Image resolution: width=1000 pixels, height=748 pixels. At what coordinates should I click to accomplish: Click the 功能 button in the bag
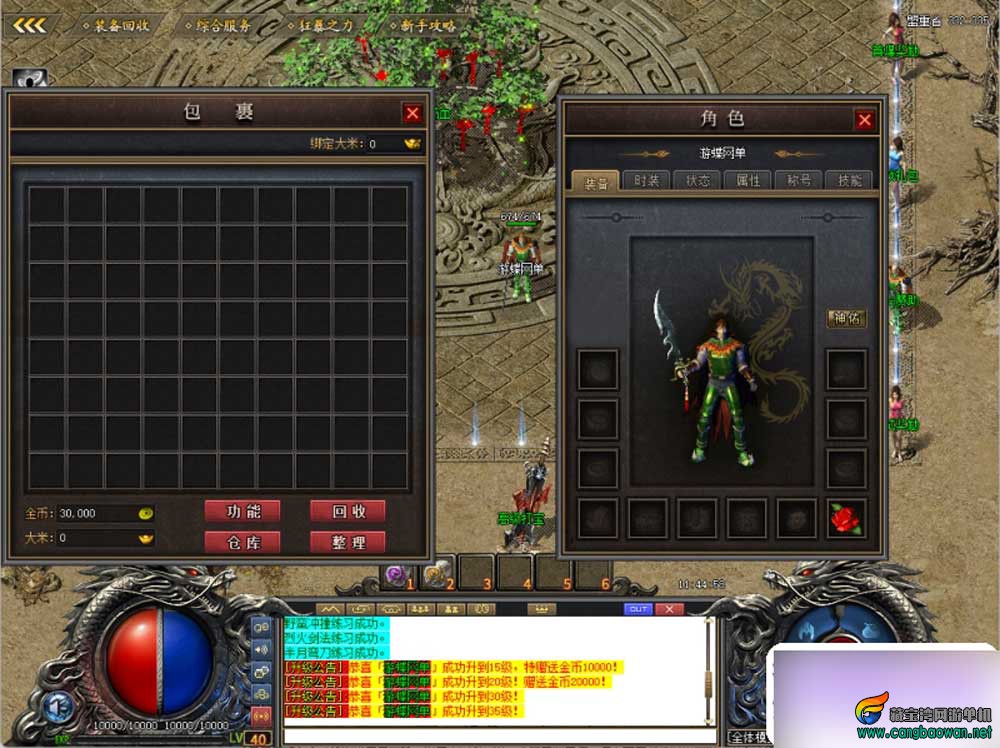tap(243, 511)
